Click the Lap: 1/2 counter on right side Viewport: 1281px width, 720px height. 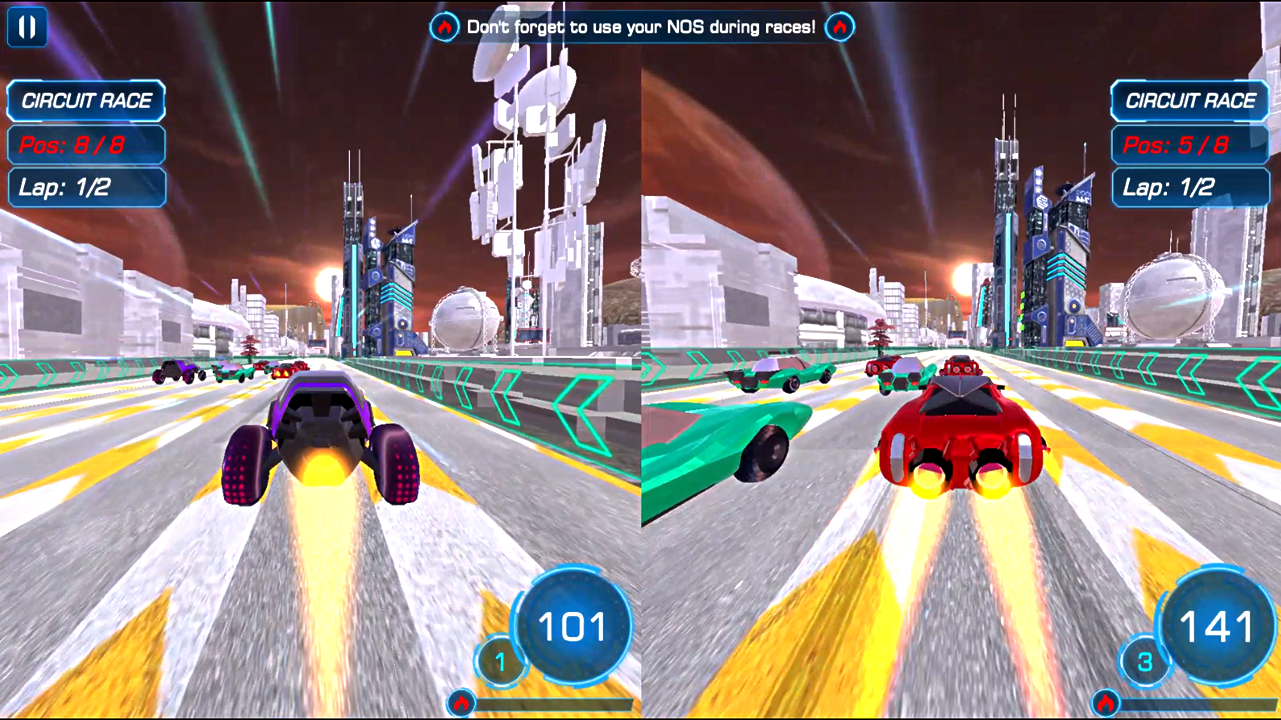click(x=1190, y=187)
